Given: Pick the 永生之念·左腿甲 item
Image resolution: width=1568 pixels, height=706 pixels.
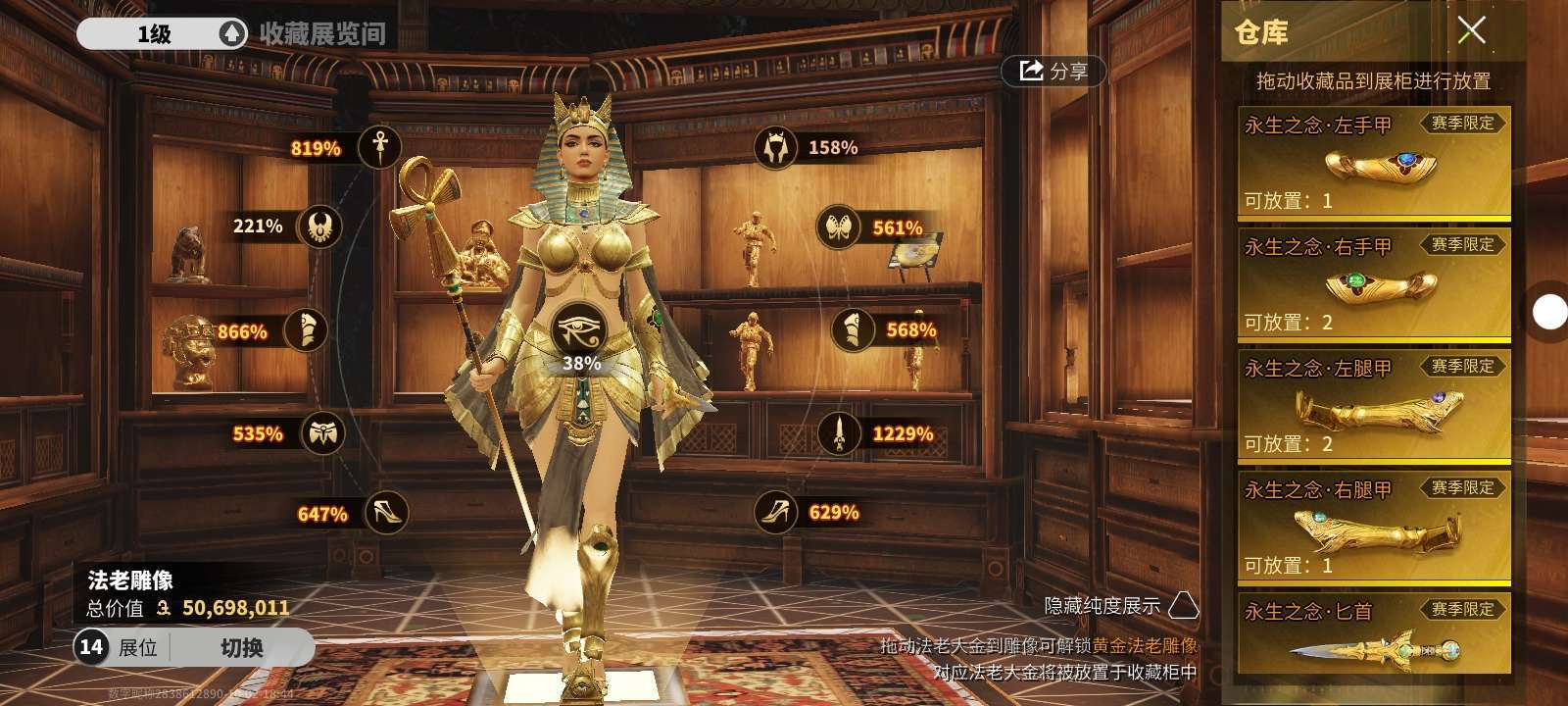Looking at the screenshot, I should tap(1373, 406).
